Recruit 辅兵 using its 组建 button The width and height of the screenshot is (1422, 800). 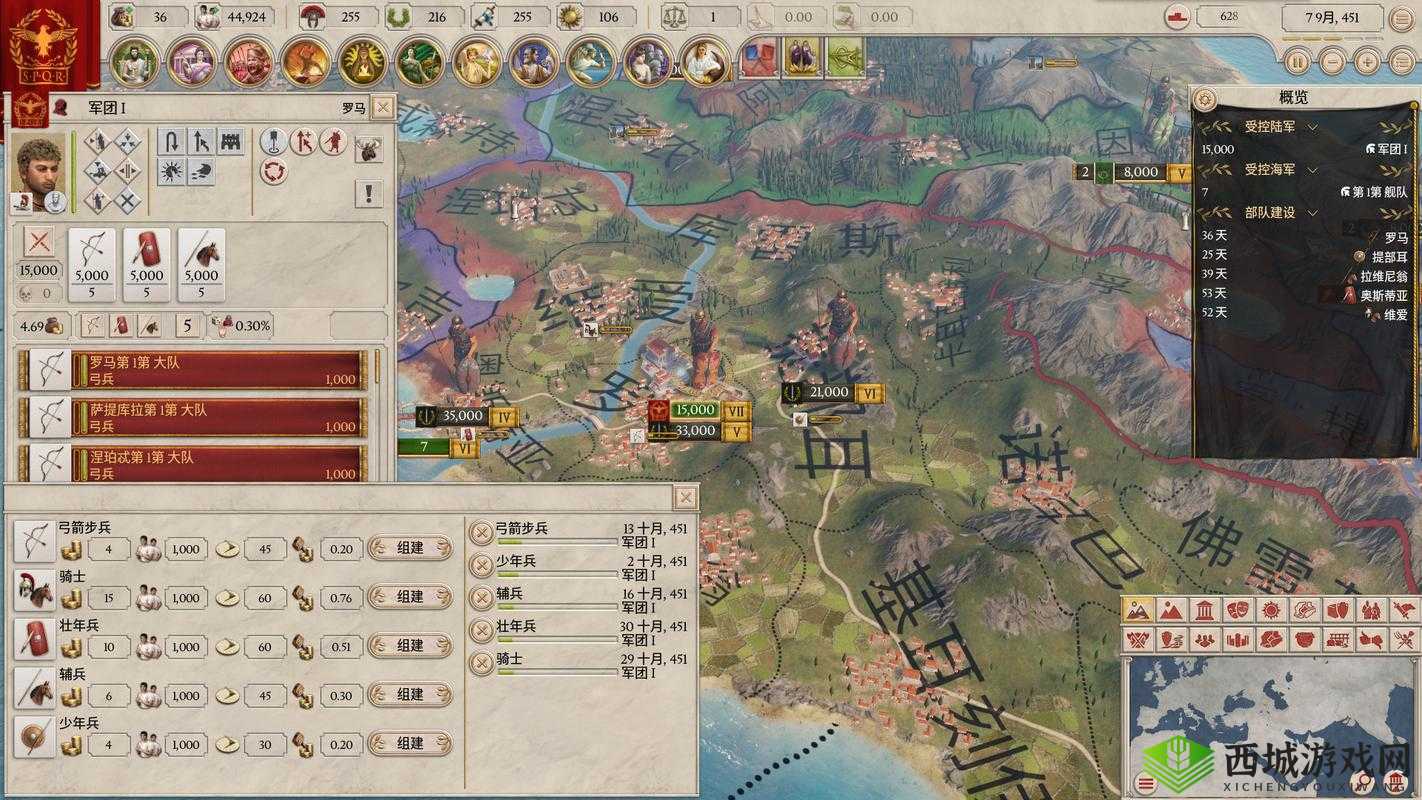[x=410, y=695]
